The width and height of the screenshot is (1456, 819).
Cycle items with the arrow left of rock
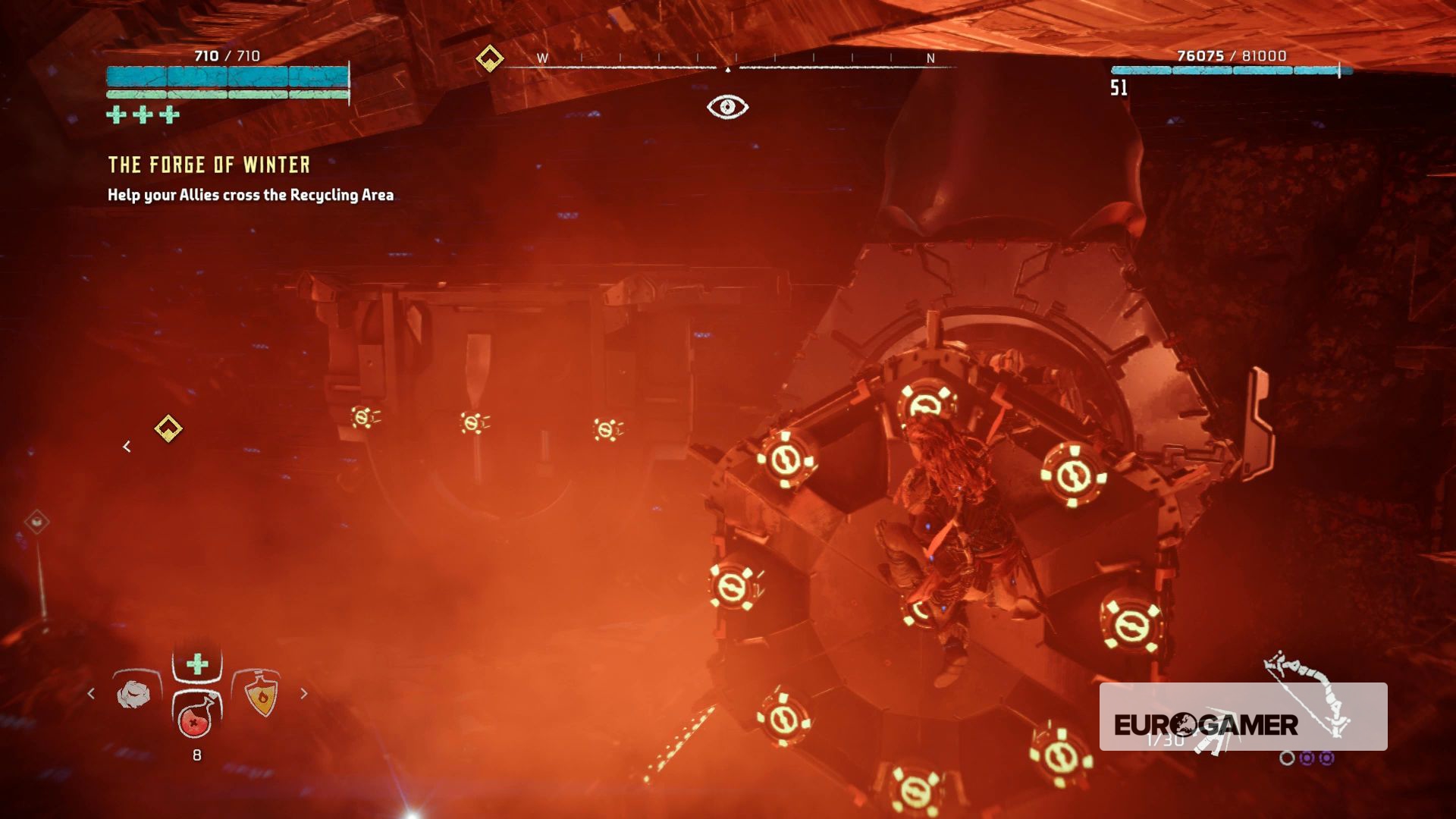tap(92, 693)
